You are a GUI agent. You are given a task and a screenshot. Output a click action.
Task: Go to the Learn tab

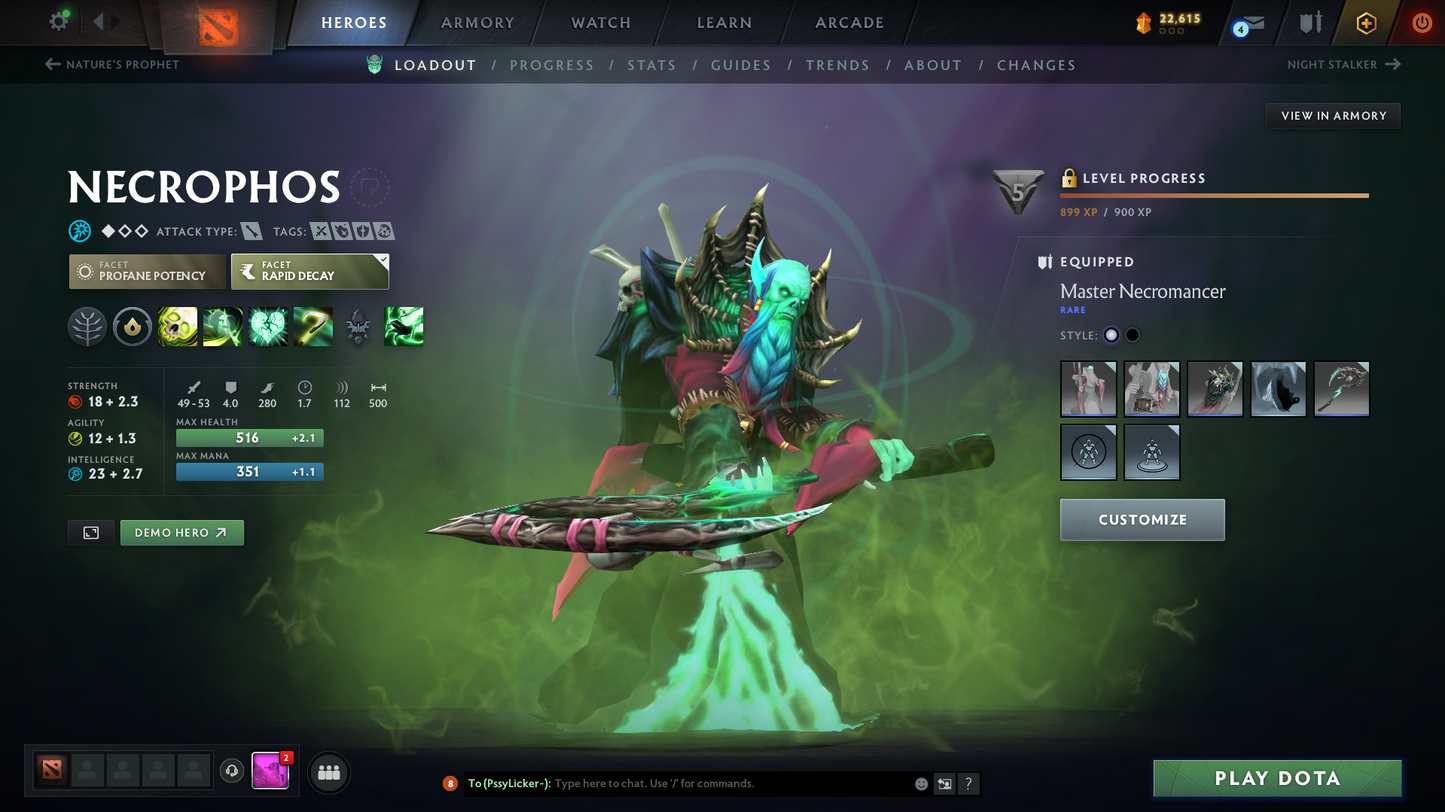point(724,22)
